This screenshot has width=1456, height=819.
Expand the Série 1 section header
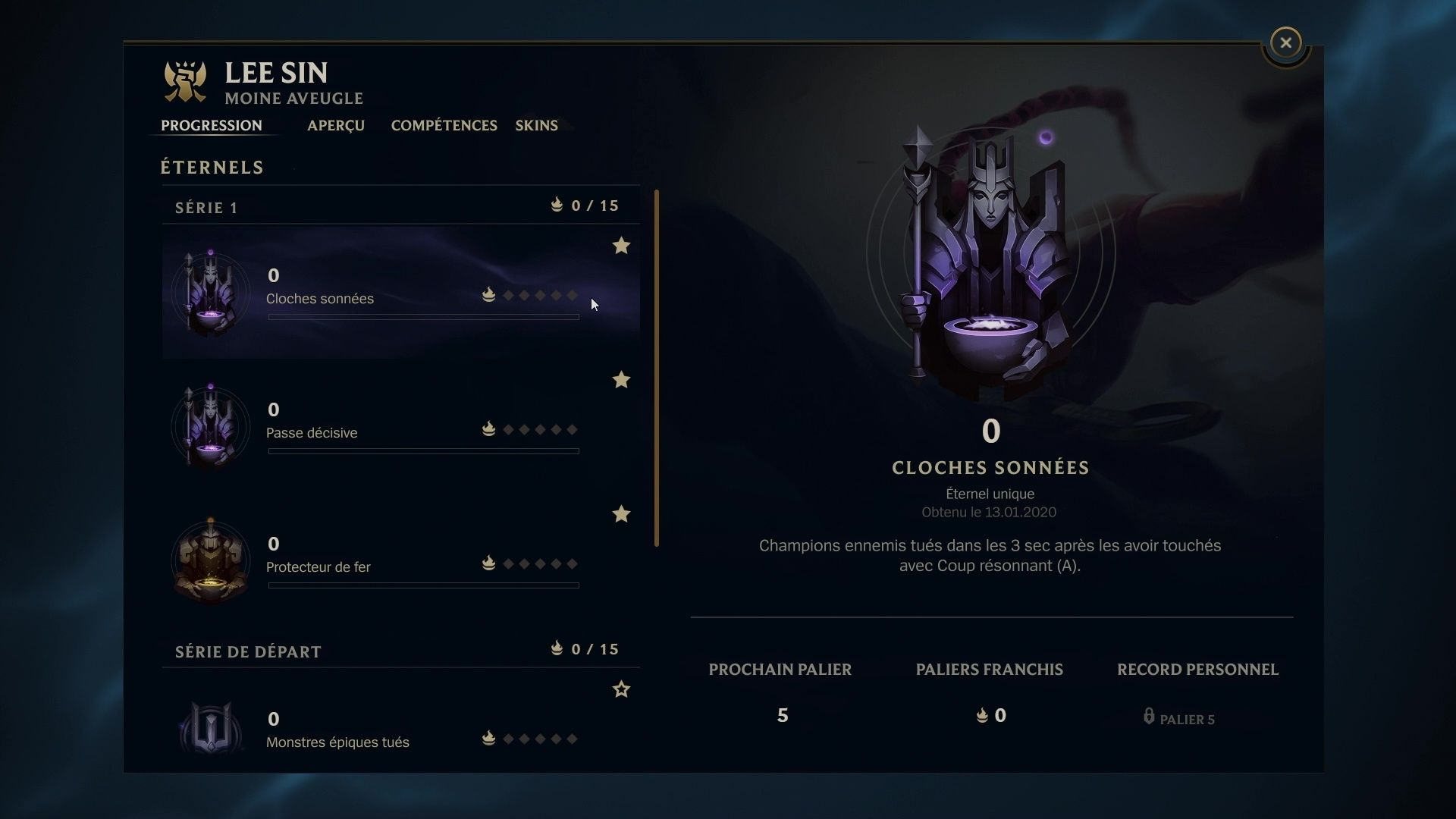coord(206,207)
